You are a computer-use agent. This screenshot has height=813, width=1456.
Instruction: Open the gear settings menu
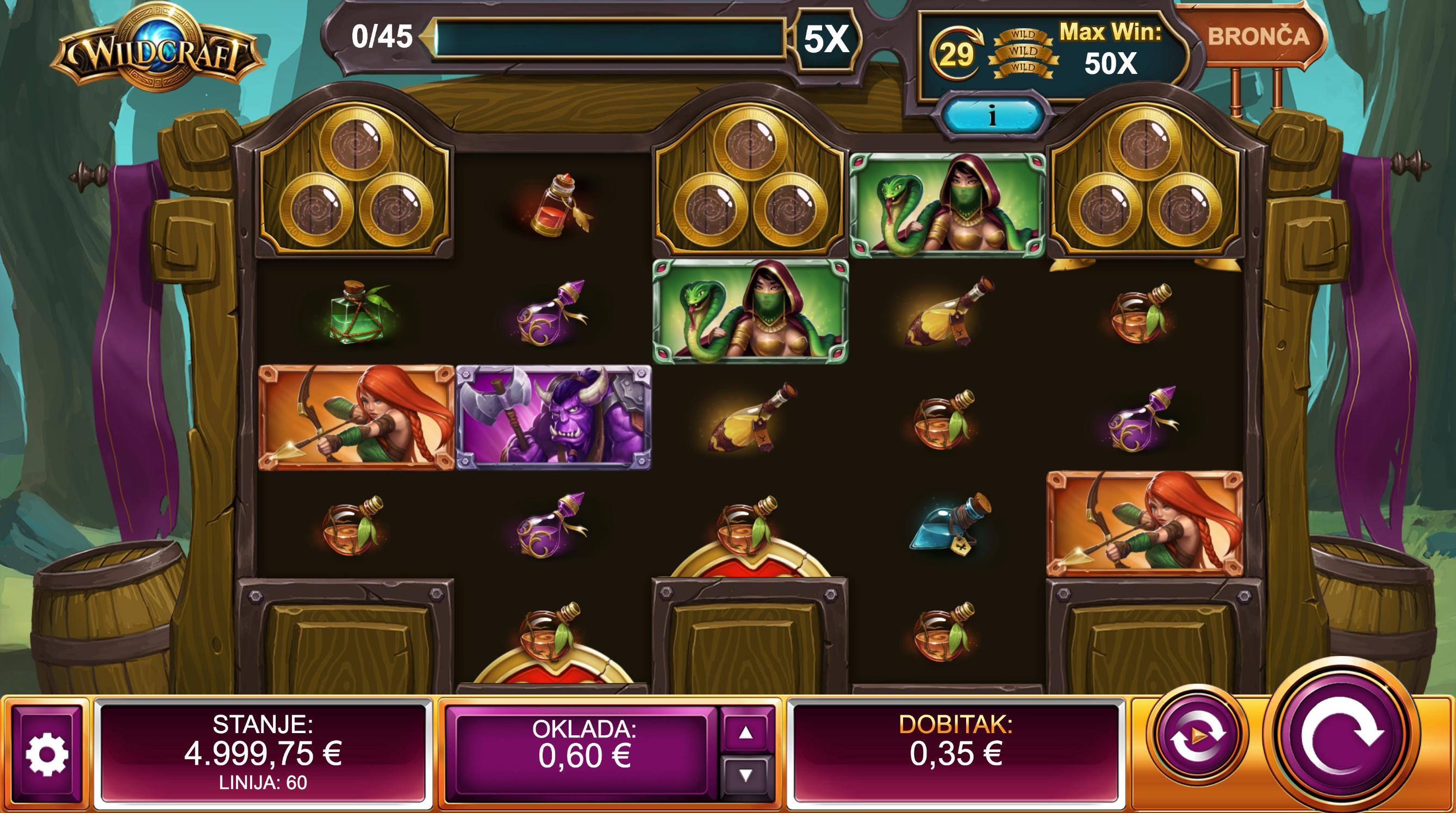pyautogui.click(x=47, y=754)
